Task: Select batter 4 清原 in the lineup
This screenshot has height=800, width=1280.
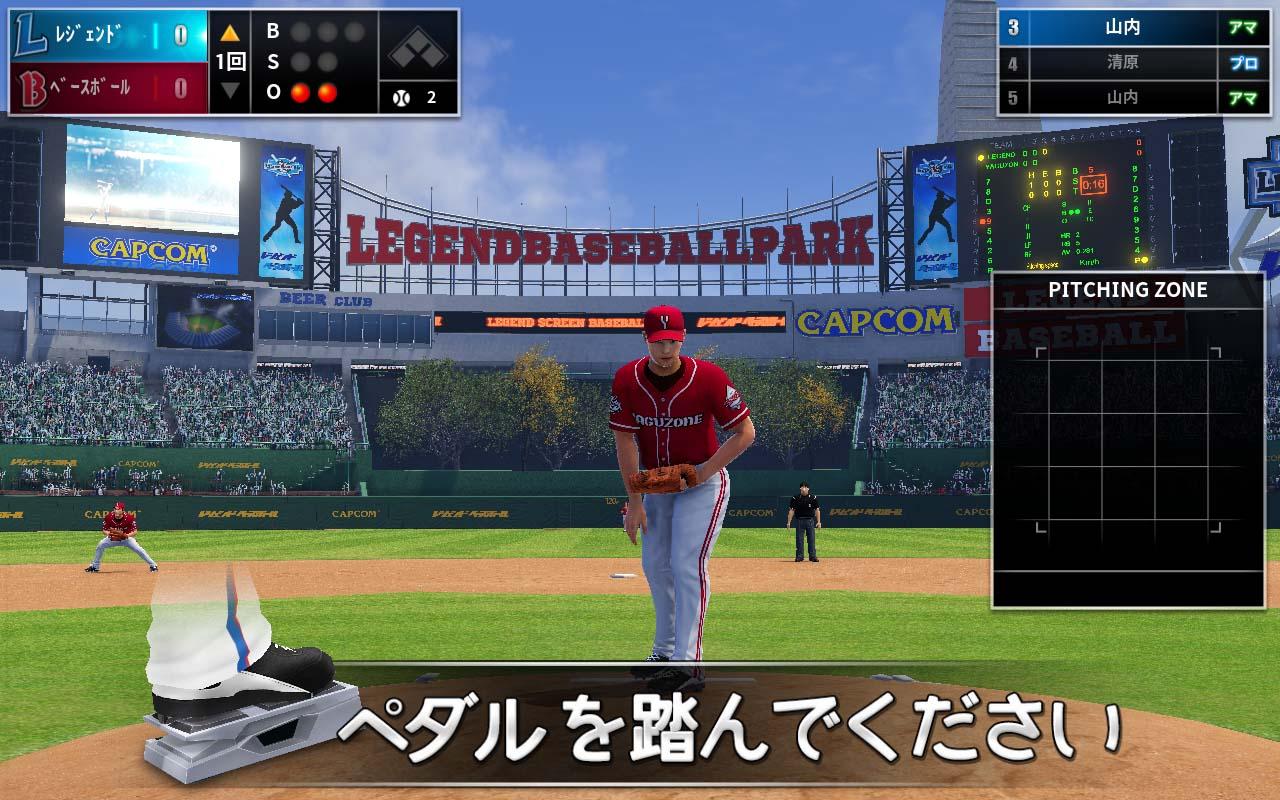Action: pos(1120,62)
